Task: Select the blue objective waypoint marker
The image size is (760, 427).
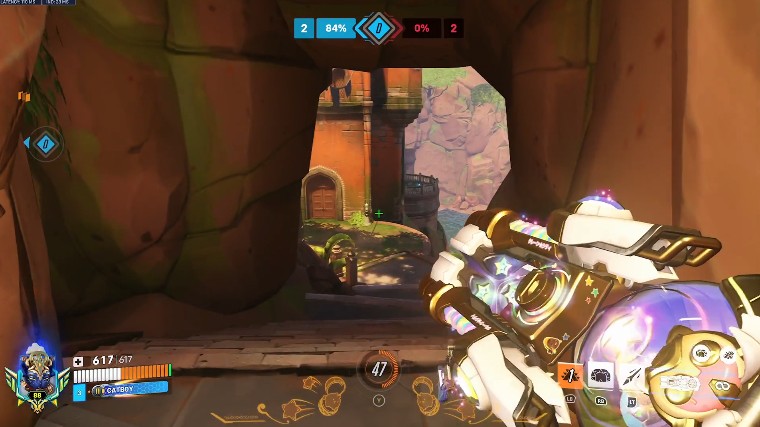Action: pyautogui.click(x=45, y=144)
